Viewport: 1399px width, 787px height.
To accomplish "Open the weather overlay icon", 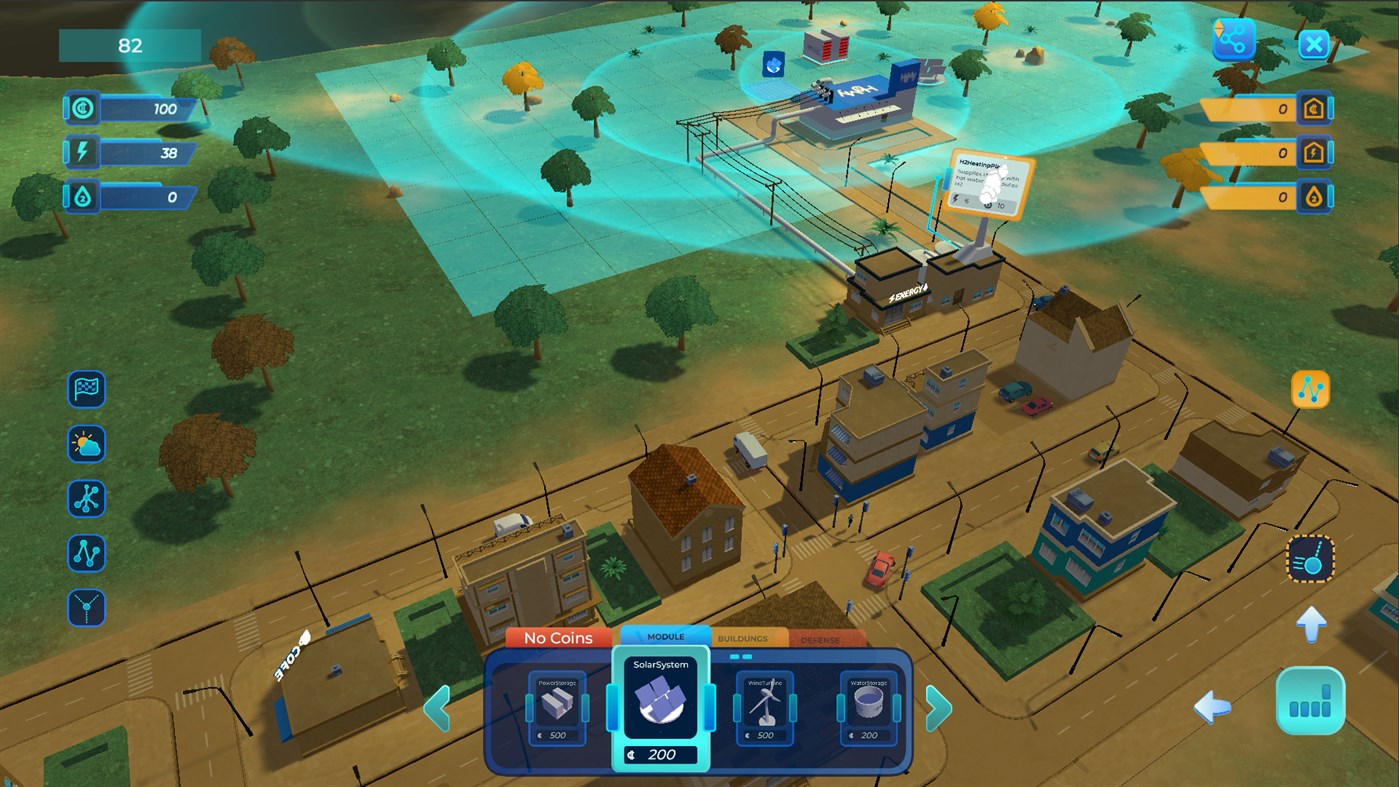I will click(85, 444).
